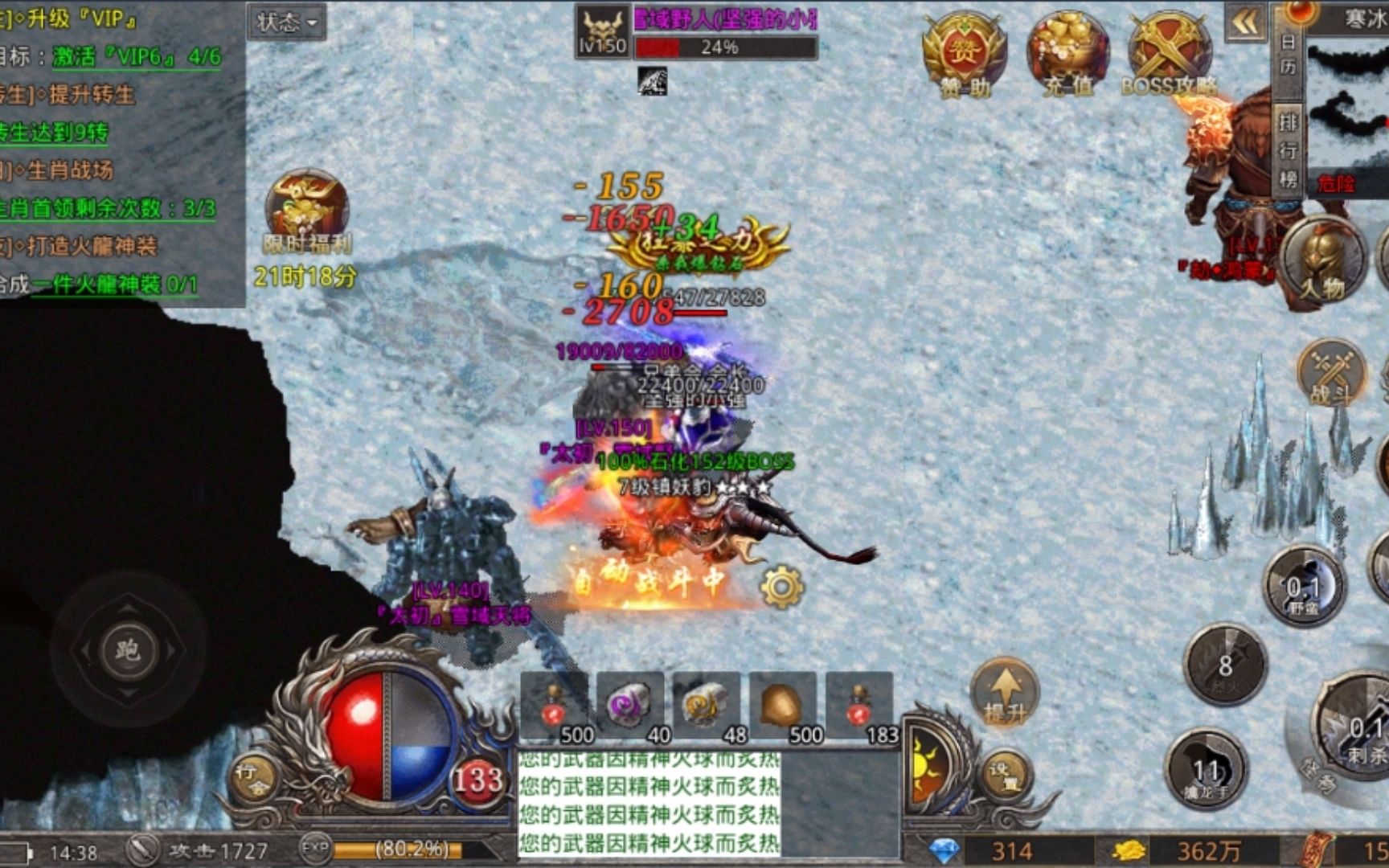
Task: Use the golden nugget item slot
Action: (x=782, y=706)
